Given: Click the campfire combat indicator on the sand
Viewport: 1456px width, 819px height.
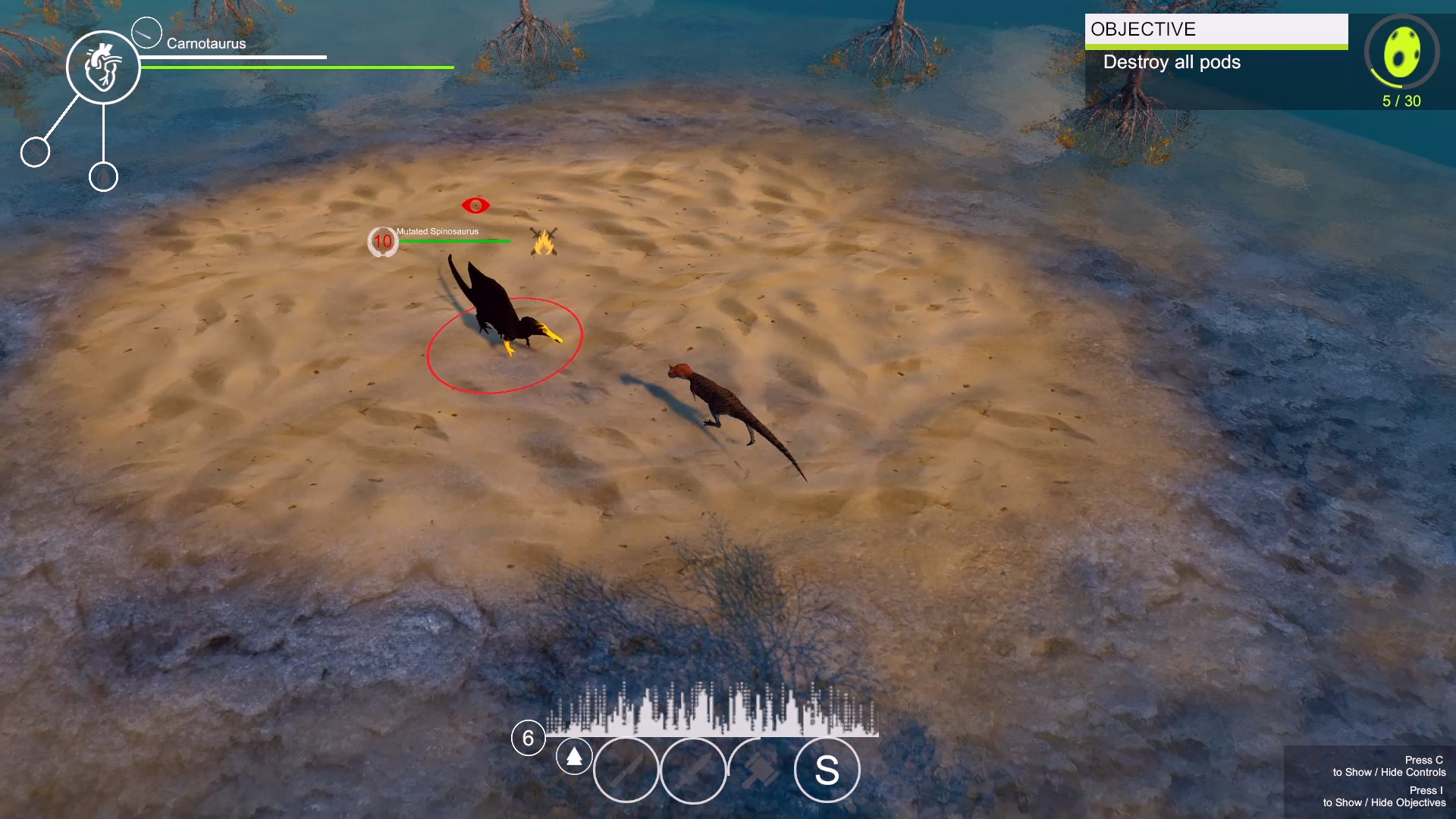Looking at the screenshot, I should point(543,241).
